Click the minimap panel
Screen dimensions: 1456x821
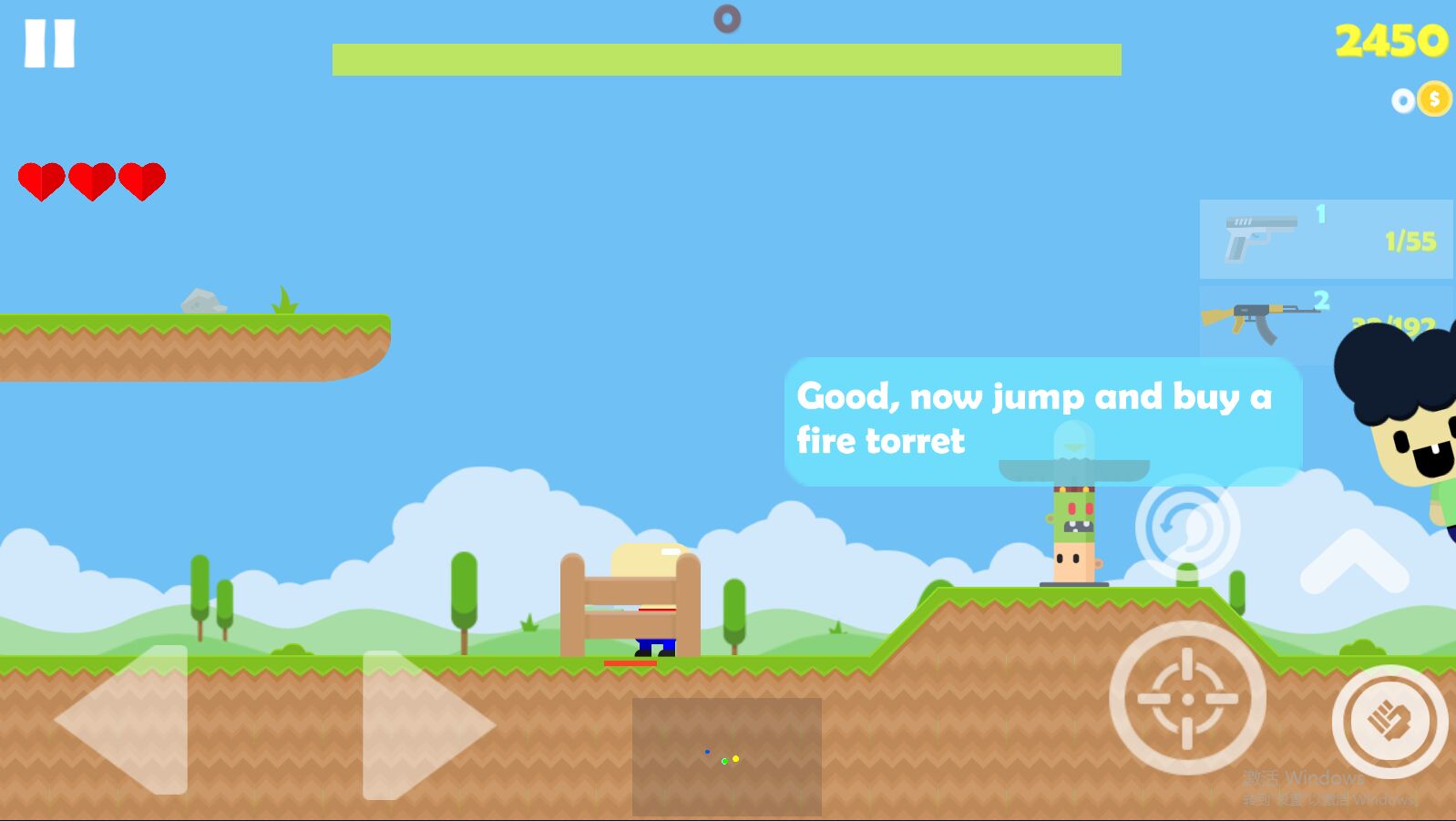(x=726, y=756)
